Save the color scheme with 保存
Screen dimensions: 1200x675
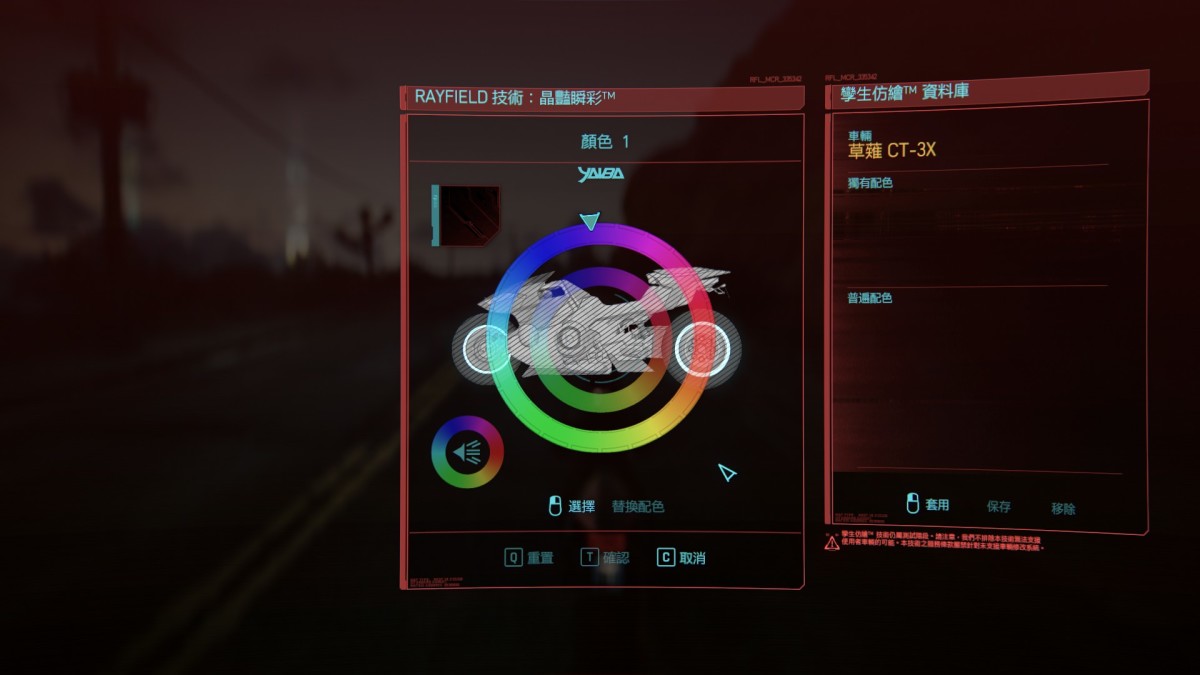999,507
